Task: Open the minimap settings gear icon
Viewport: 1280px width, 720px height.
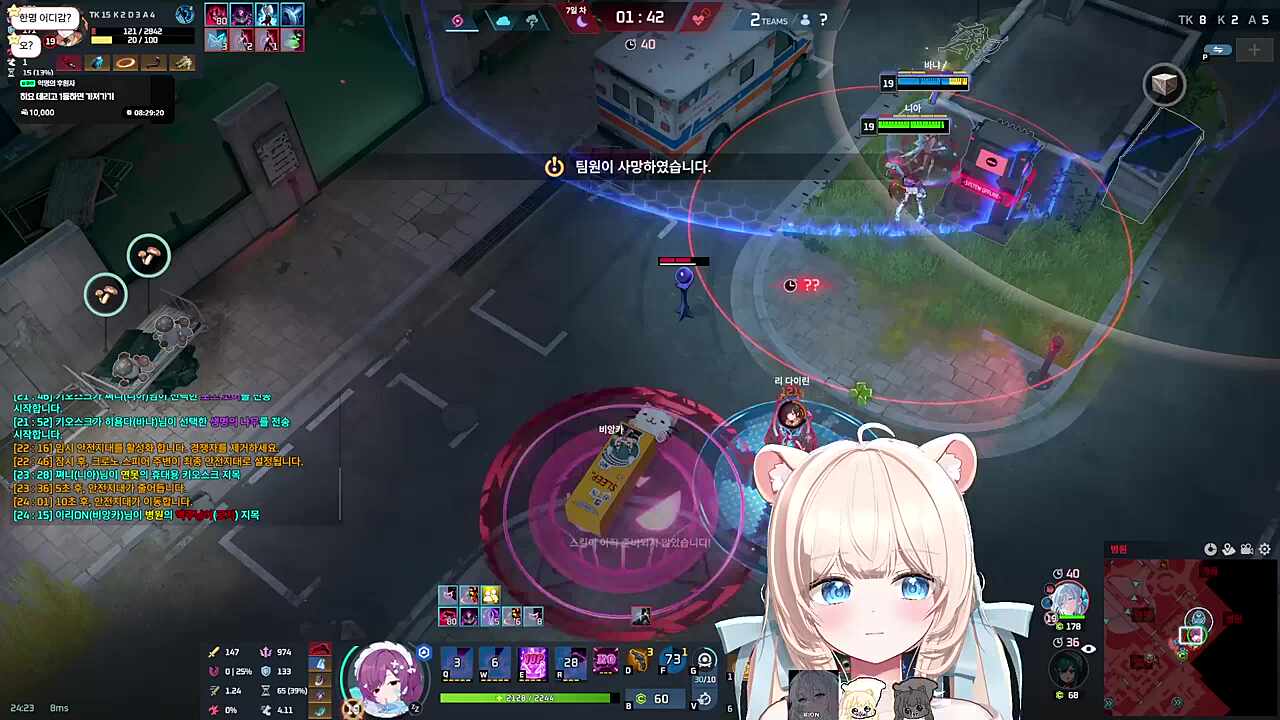Action: 1264,548
